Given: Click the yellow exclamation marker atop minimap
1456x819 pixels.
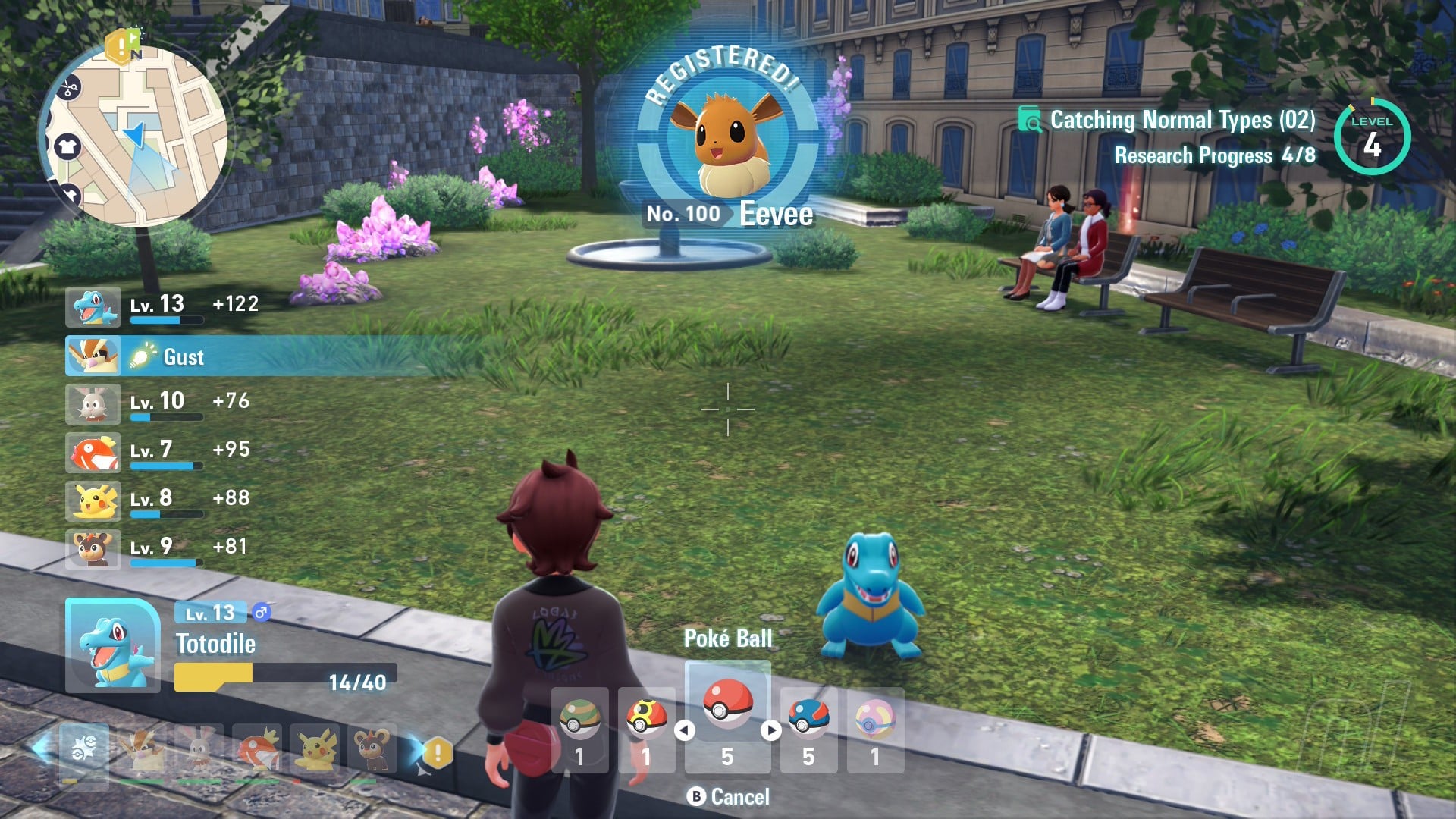Looking at the screenshot, I should pyautogui.click(x=120, y=47).
